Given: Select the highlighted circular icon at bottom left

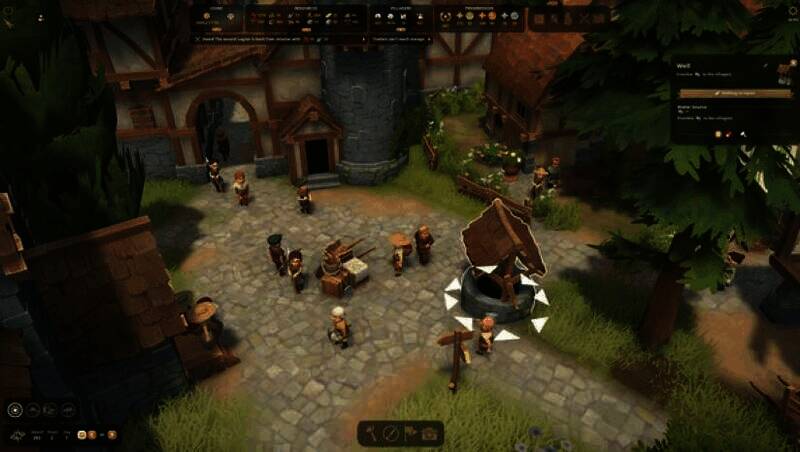Looking at the screenshot, I should coord(15,409).
